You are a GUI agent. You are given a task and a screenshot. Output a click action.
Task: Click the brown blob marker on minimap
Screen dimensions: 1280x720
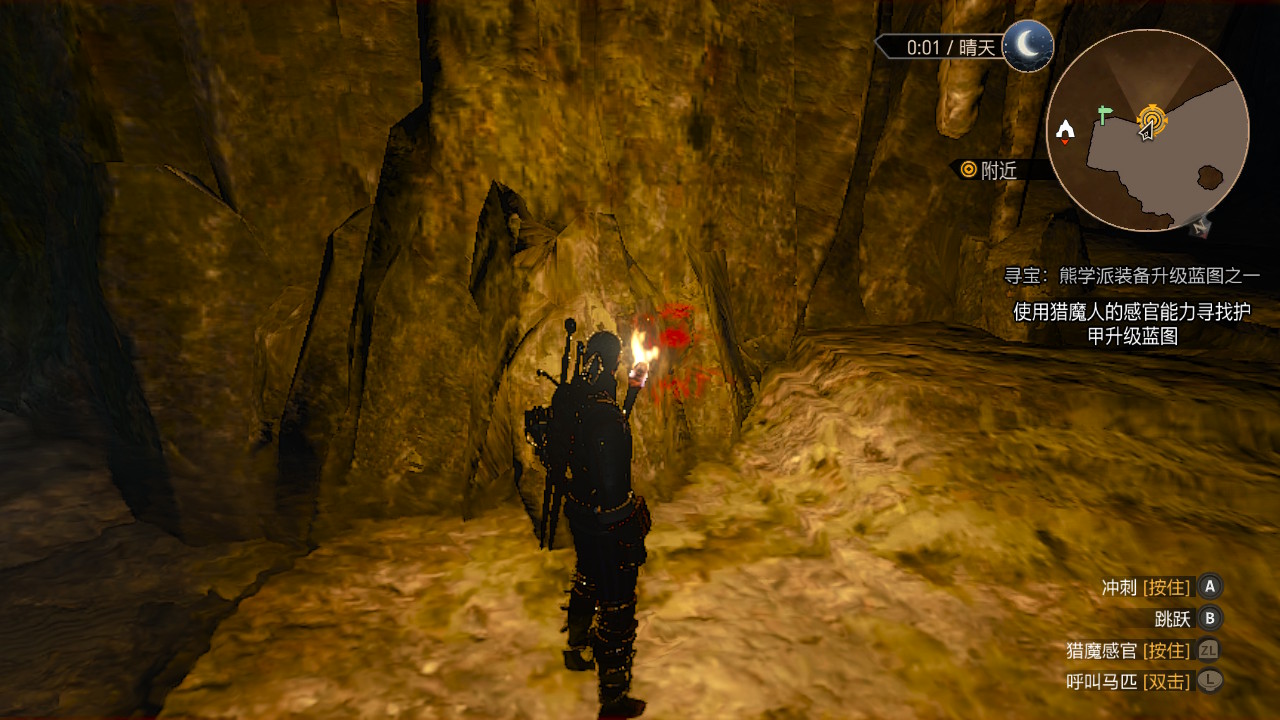click(x=1209, y=178)
